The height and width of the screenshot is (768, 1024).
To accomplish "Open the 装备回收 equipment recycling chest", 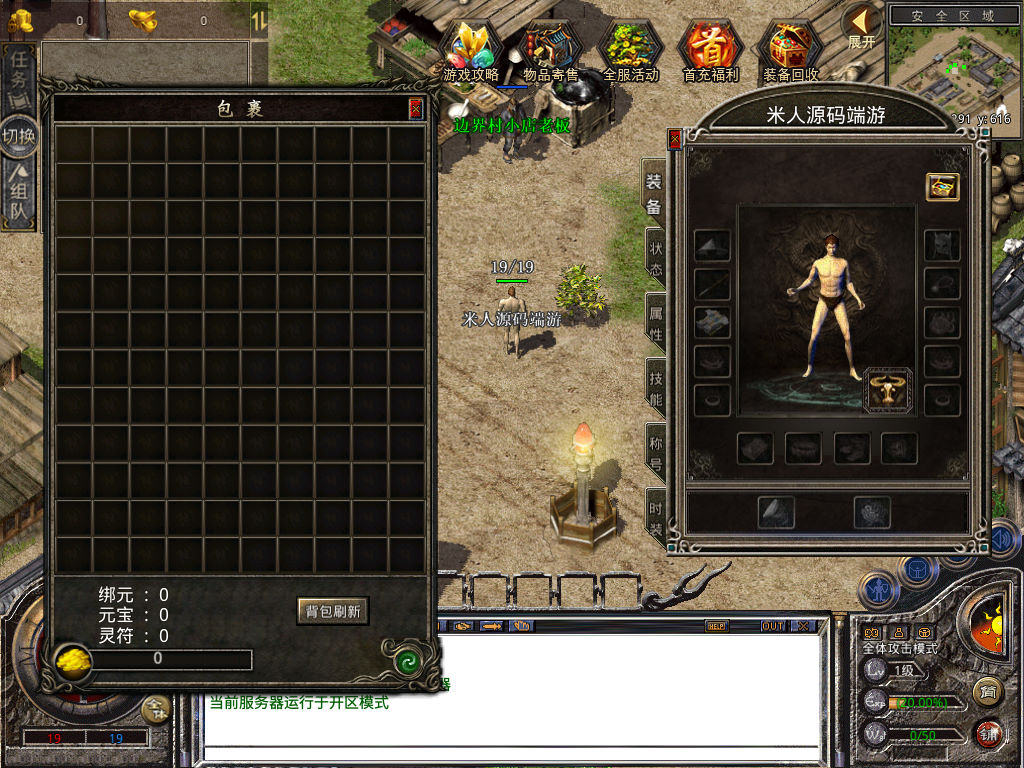I will pyautogui.click(x=790, y=51).
